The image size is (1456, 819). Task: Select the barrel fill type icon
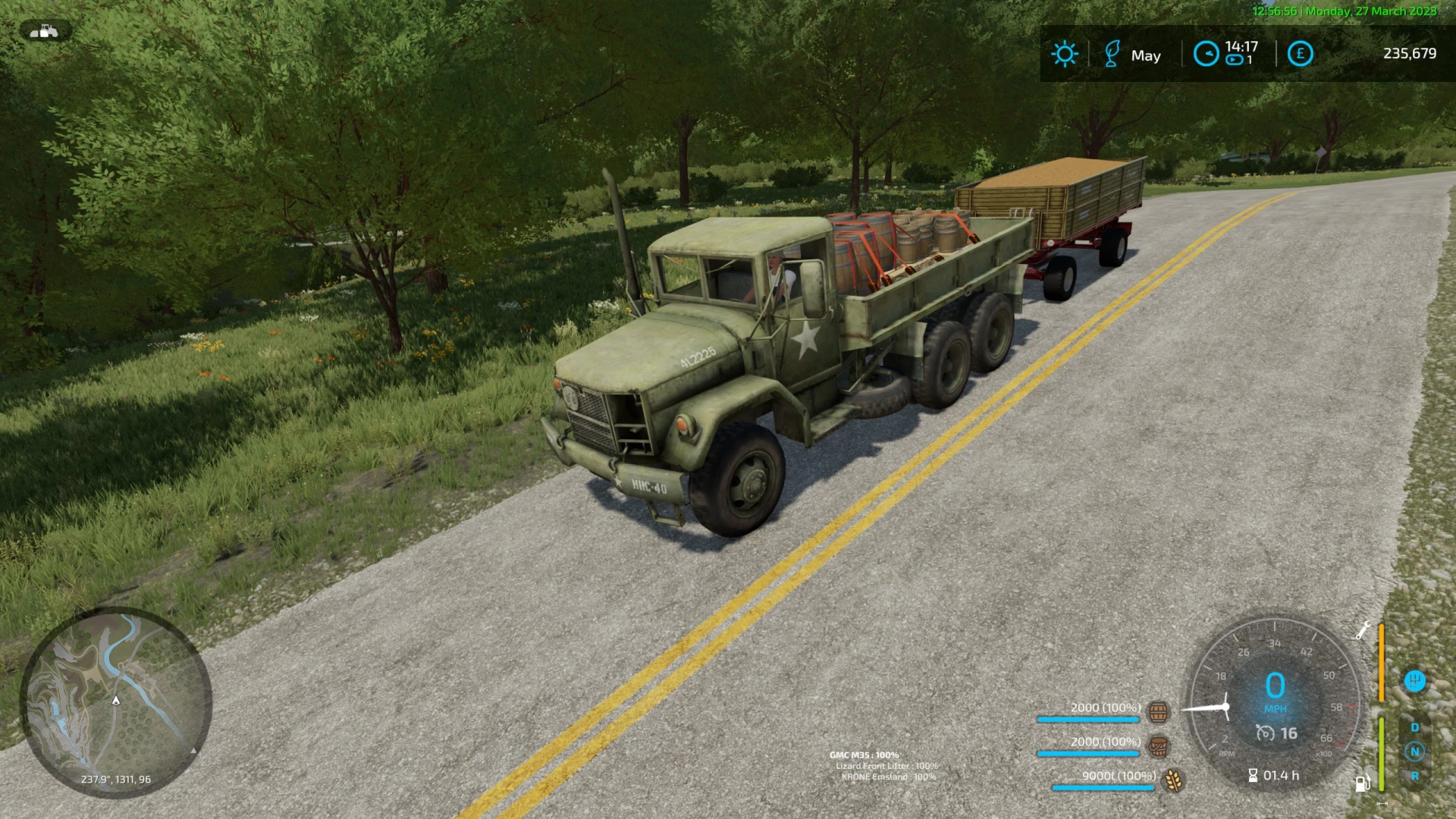click(x=1158, y=713)
